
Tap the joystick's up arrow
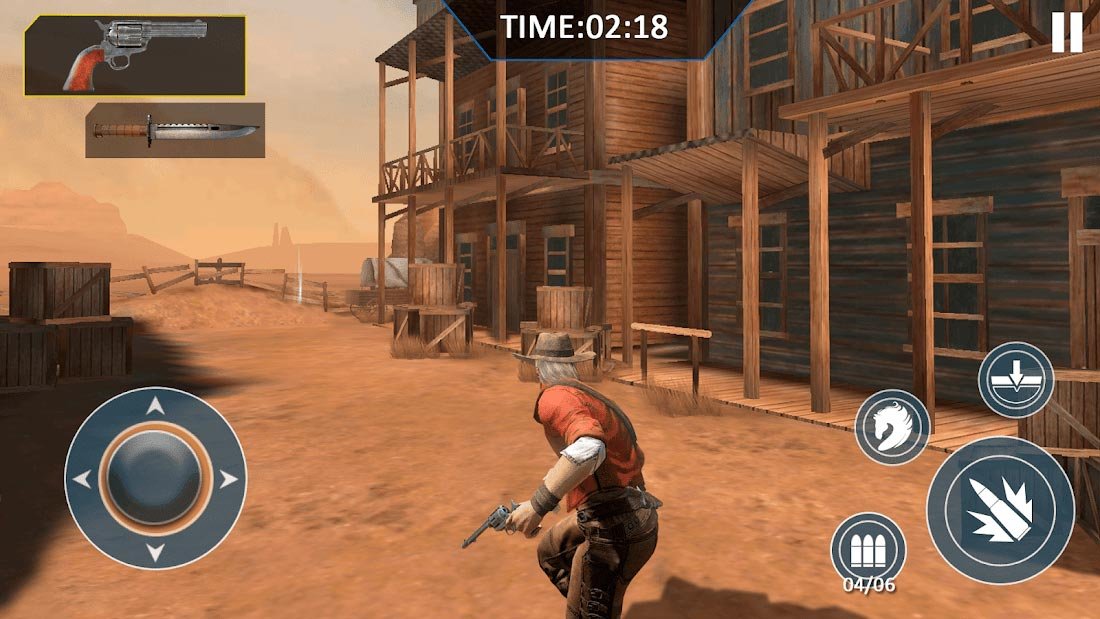(155, 406)
